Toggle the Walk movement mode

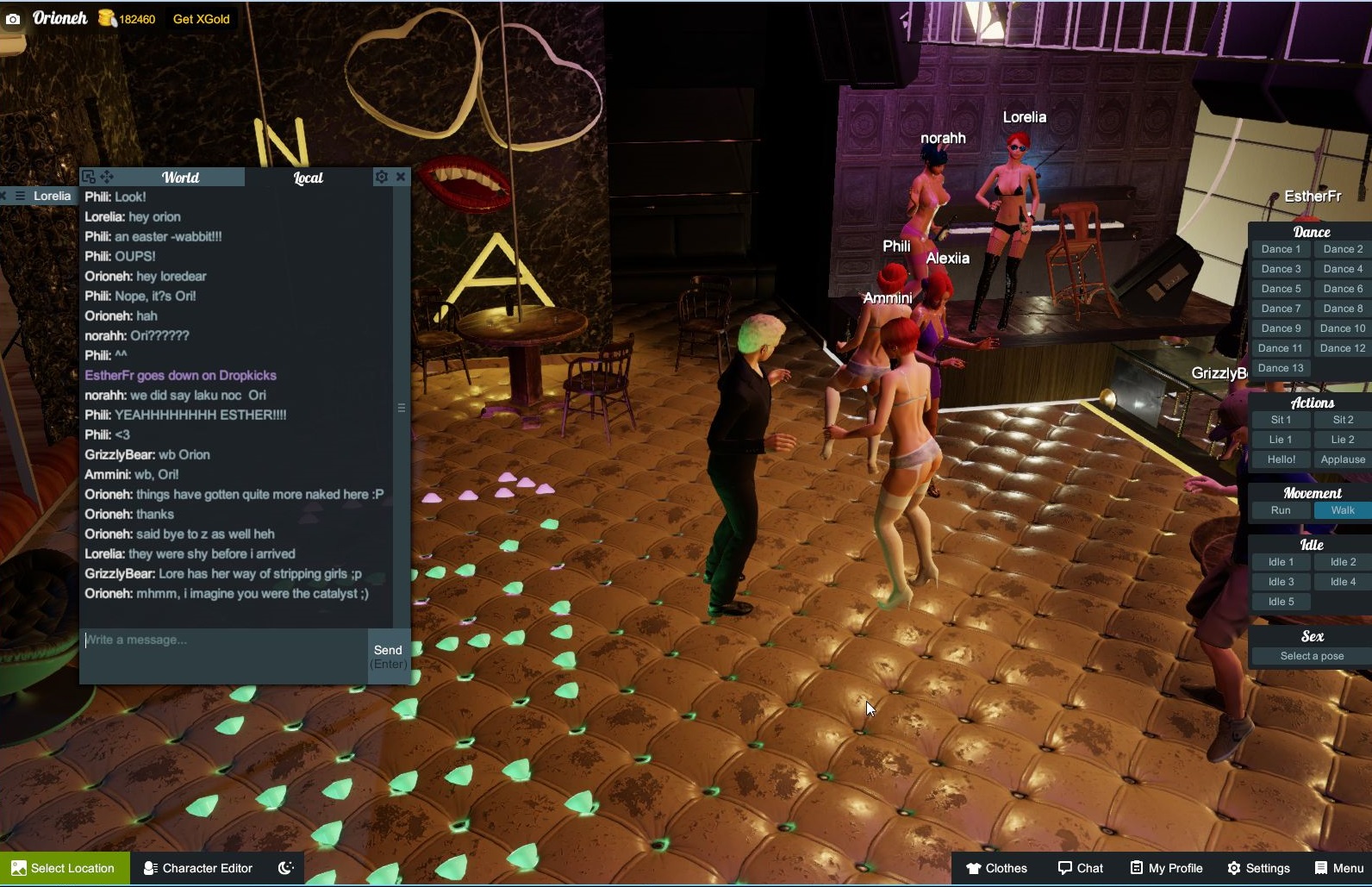[1341, 509]
